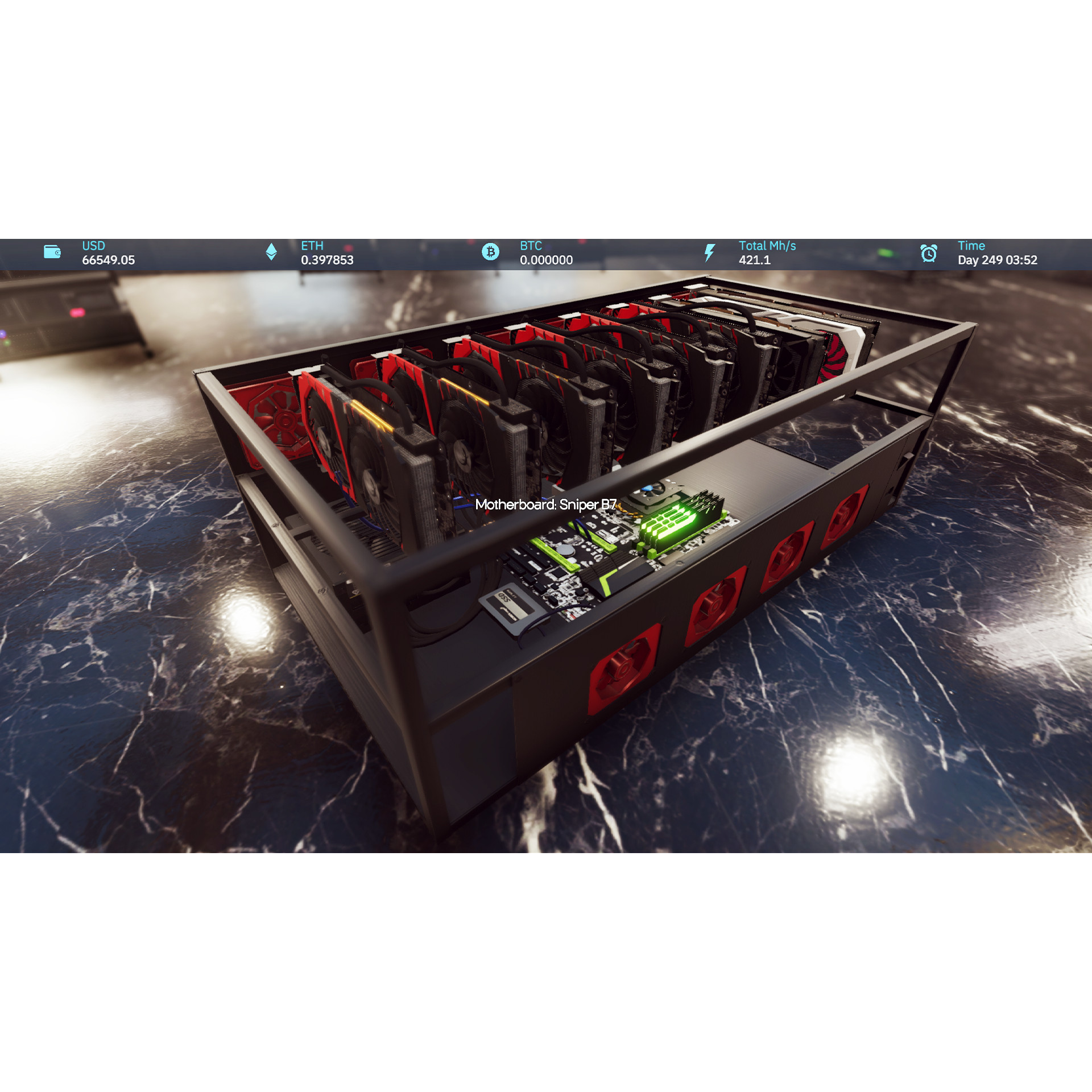This screenshot has width=1092, height=1092.
Task: Click the Total Mh/s value 421.1
Action: tap(755, 260)
